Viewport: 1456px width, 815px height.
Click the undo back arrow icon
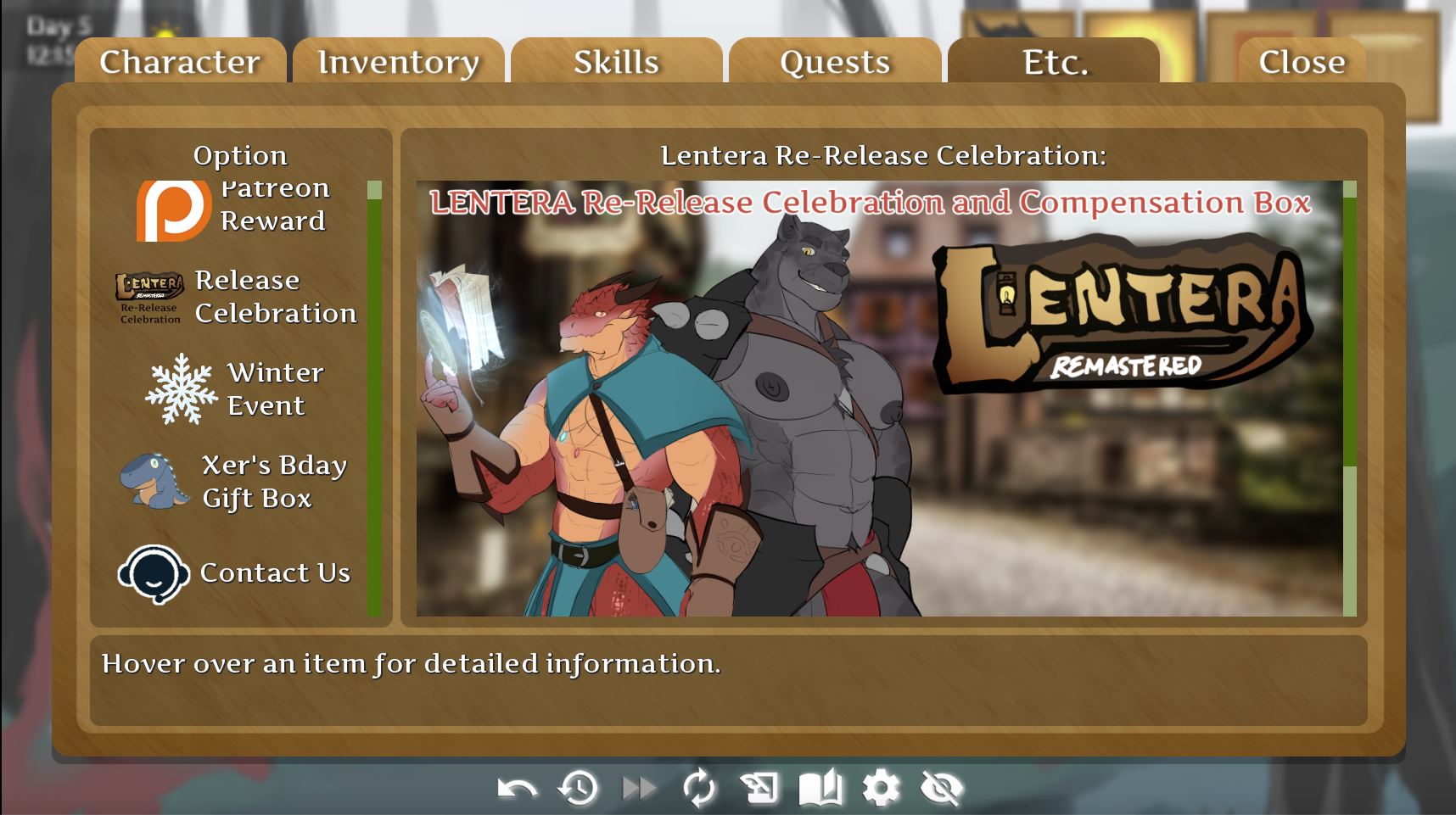click(517, 789)
